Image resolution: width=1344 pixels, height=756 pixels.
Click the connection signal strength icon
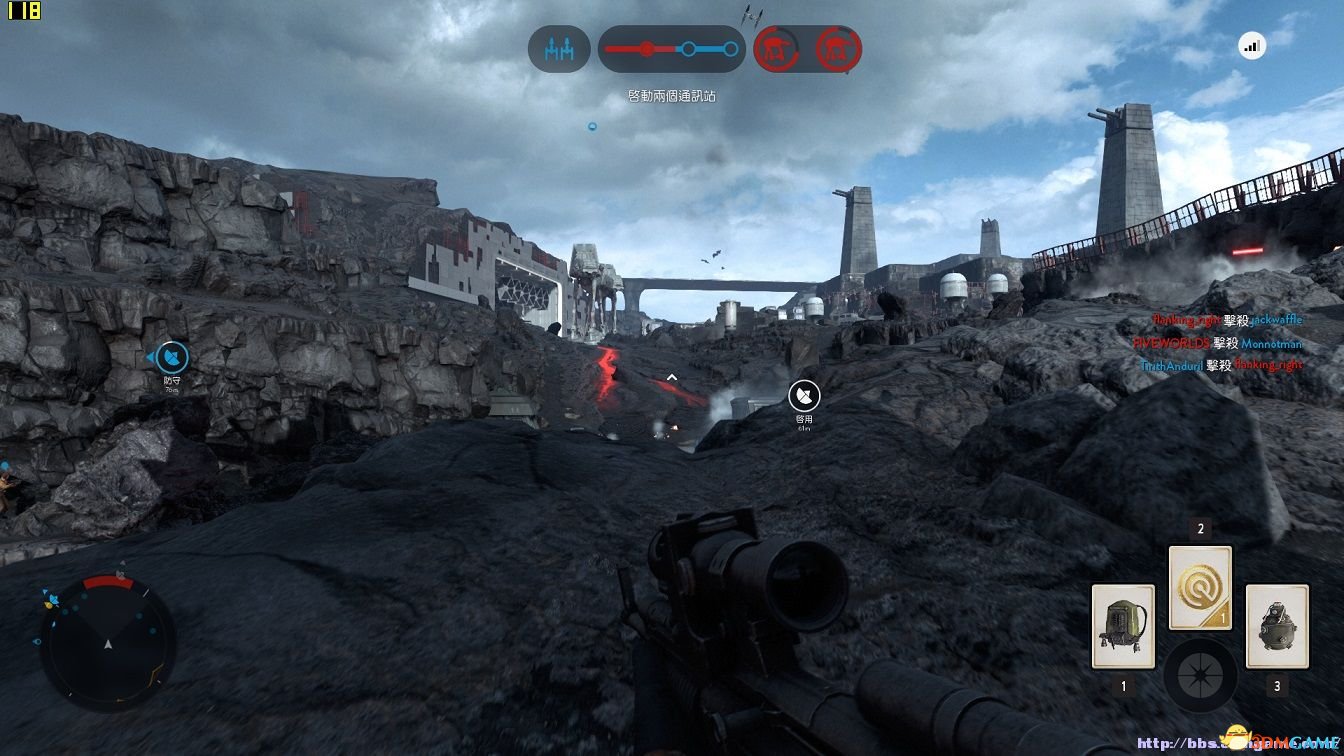coord(1251,45)
